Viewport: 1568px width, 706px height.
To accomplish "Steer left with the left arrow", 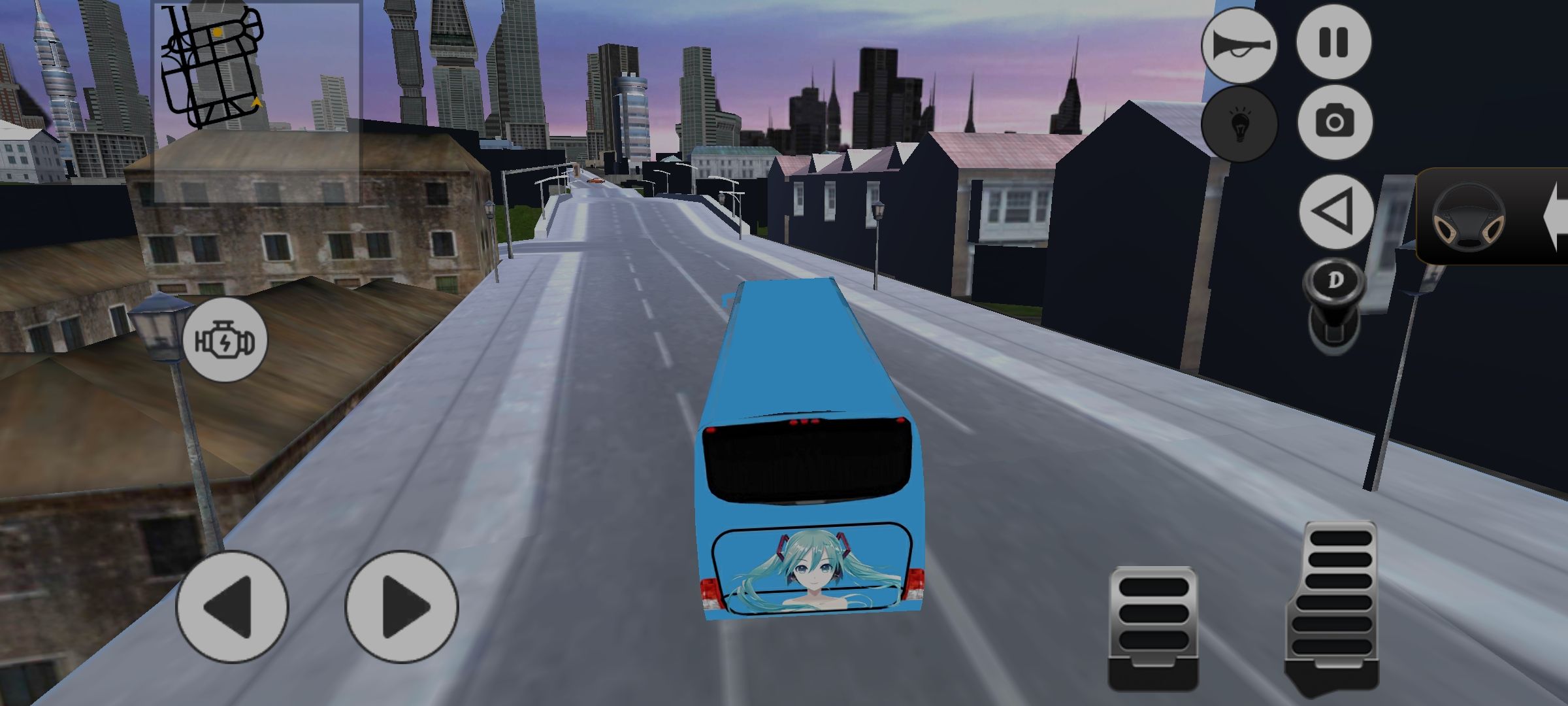I will 232,607.
